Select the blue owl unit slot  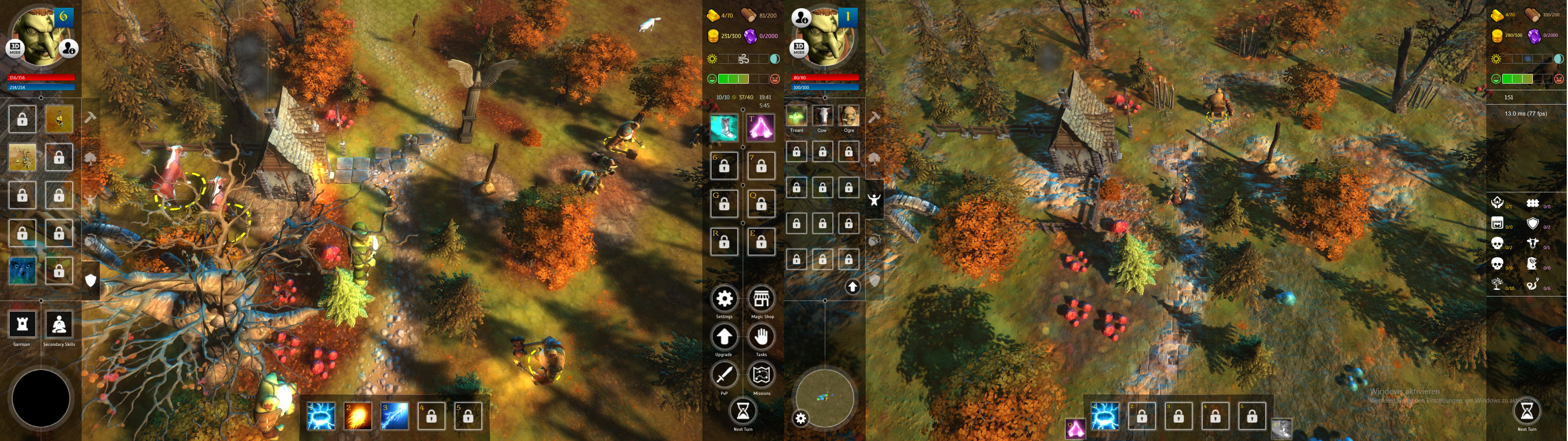[22, 270]
